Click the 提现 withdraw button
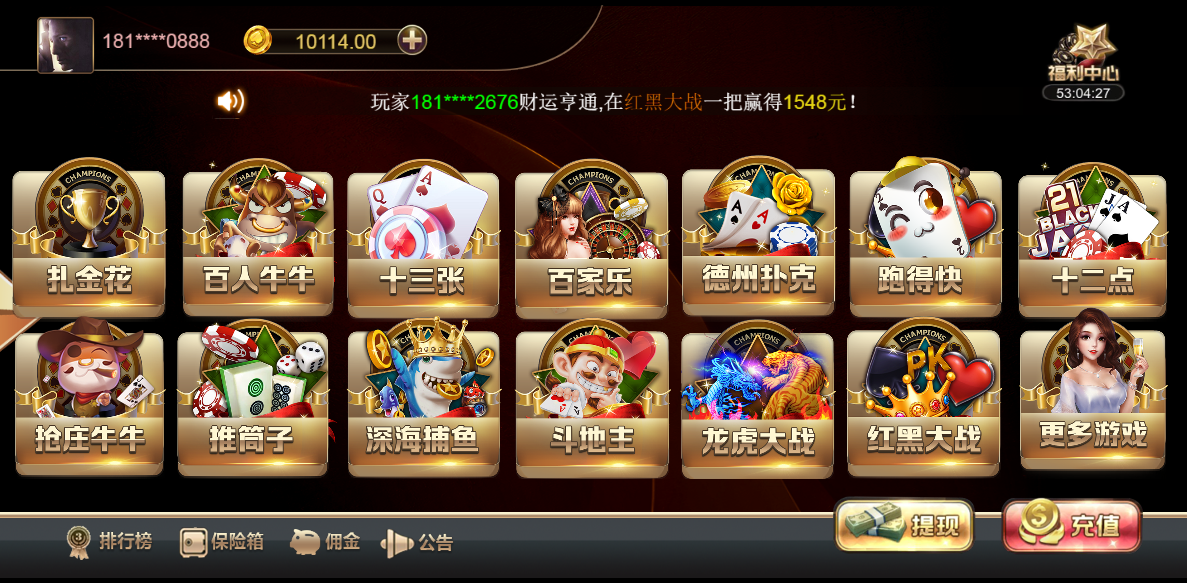Image resolution: width=1187 pixels, height=583 pixels. coord(904,526)
